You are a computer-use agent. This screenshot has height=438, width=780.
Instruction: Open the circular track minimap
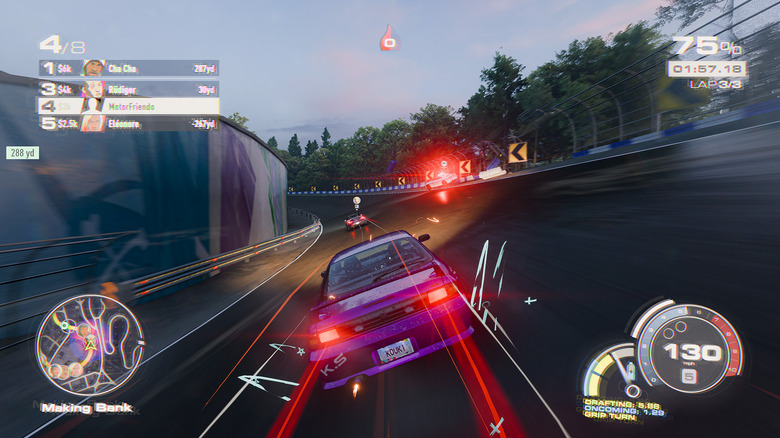pyautogui.click(x=90, y=345)
